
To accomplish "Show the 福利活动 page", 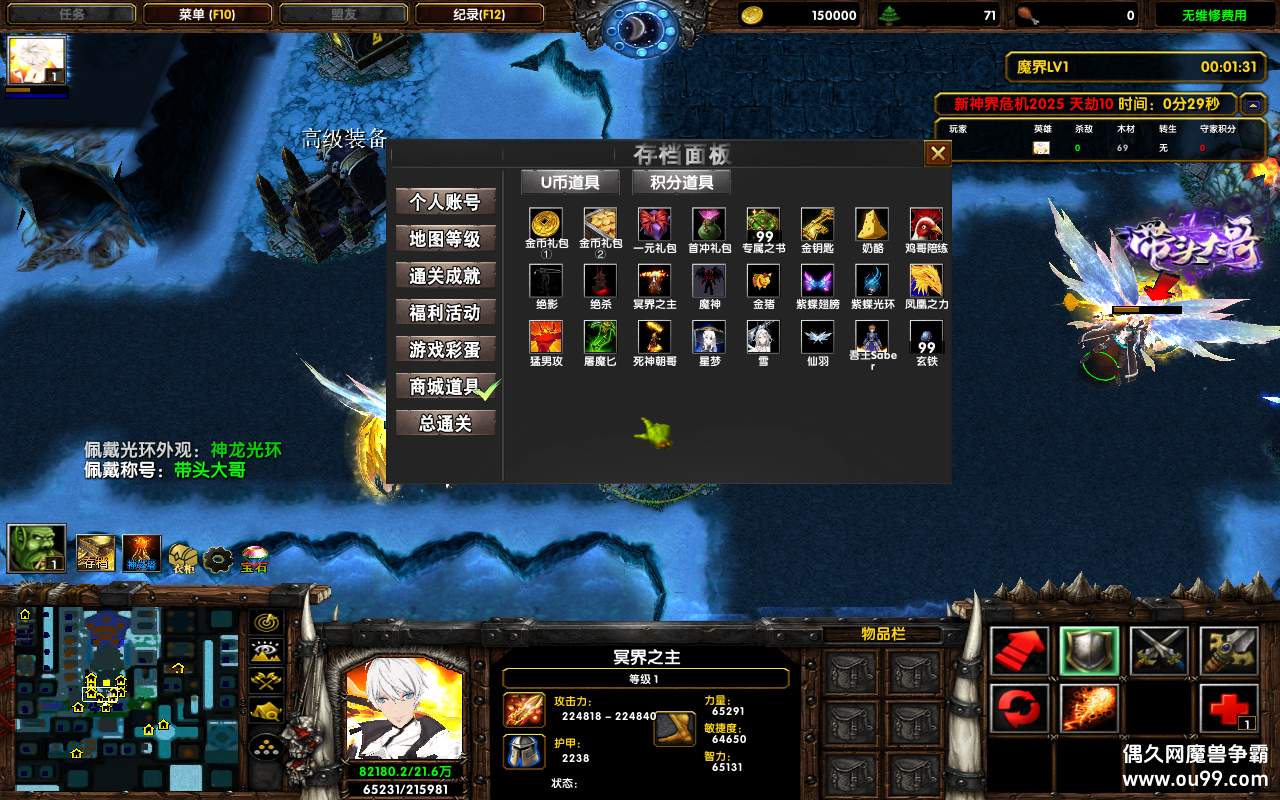I will [x=445, y=313].
